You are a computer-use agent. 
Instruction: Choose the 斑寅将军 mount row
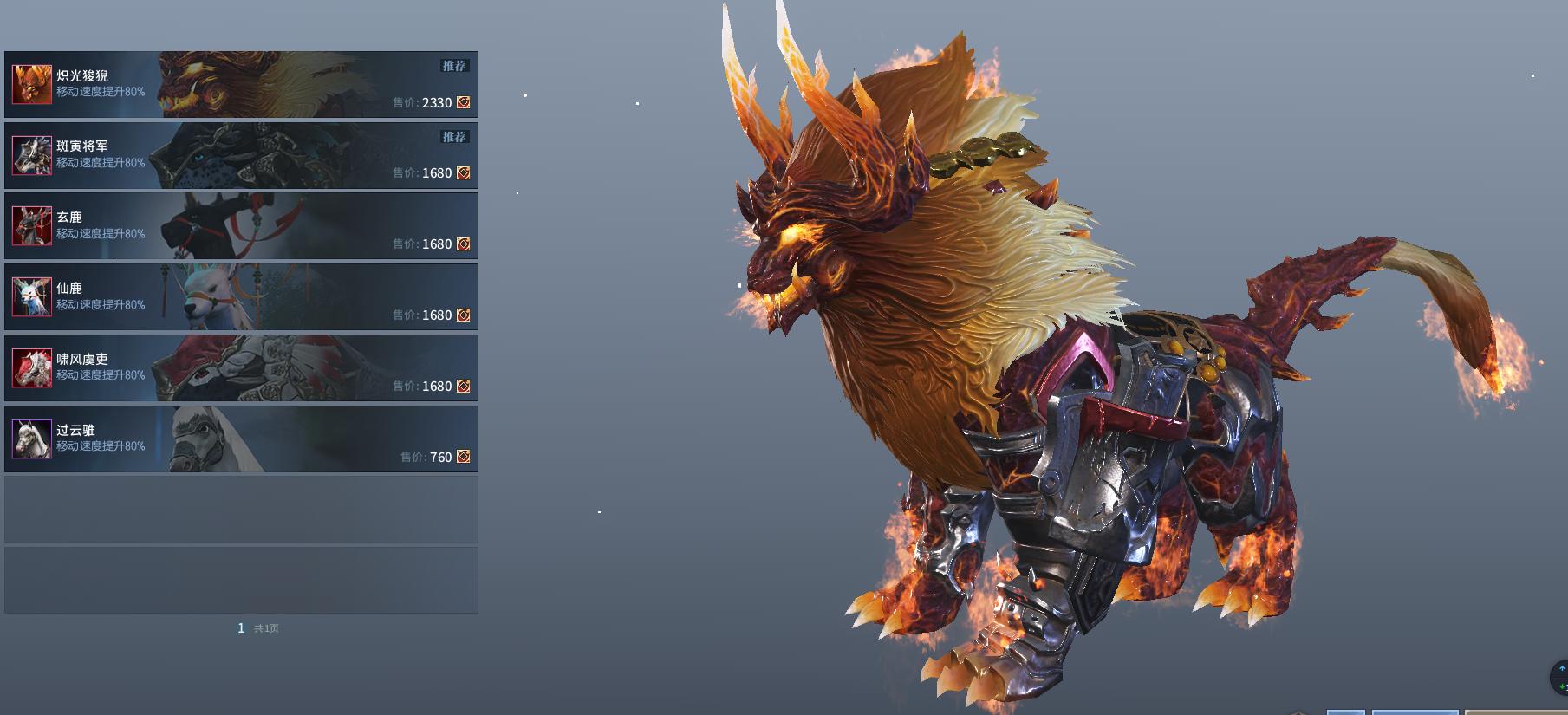pos(241,155)
